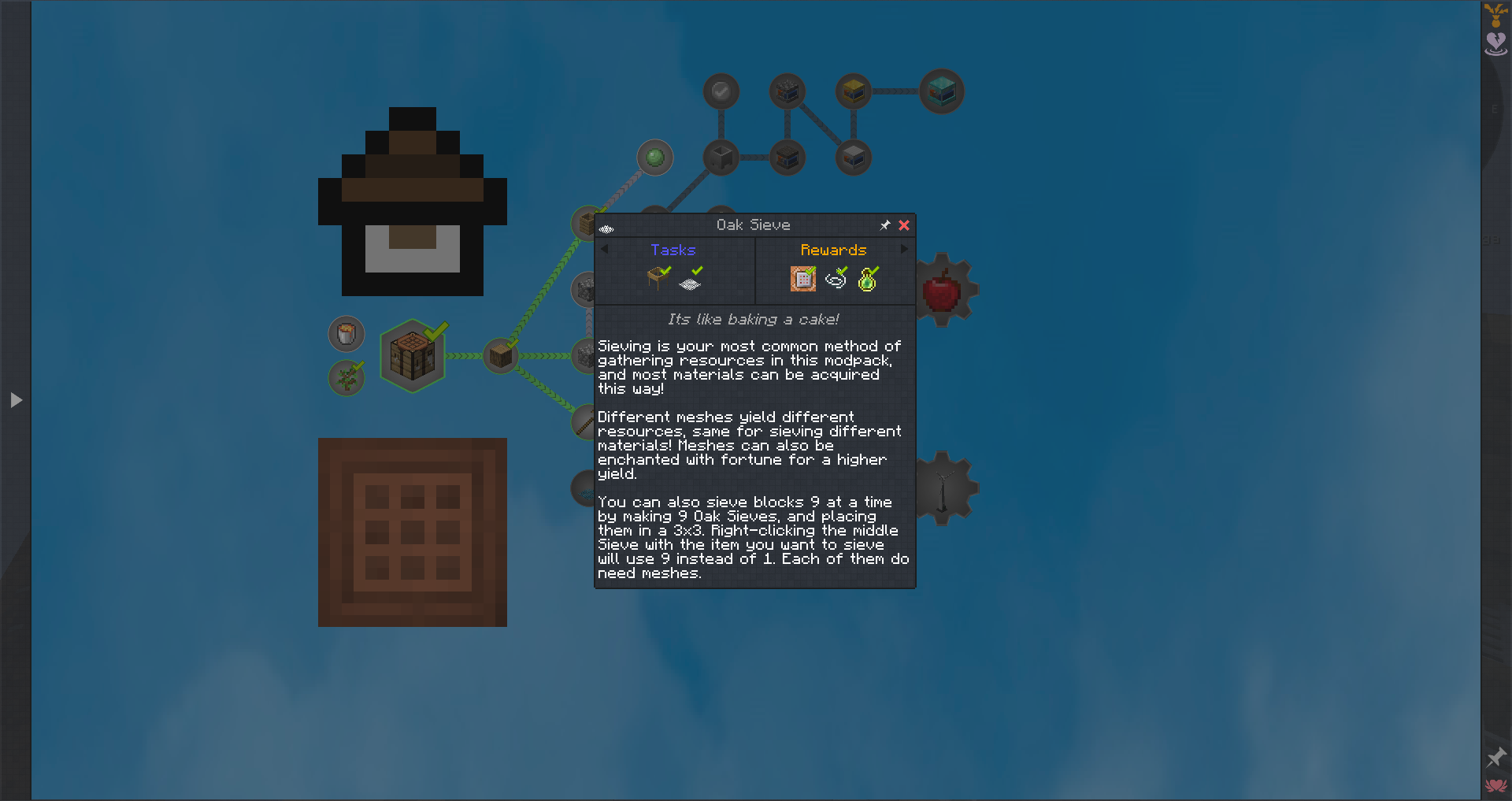This screenshot has width=1512, height=801.
Task: Click the left arrow beside Tasks
Action: [605, 249]
